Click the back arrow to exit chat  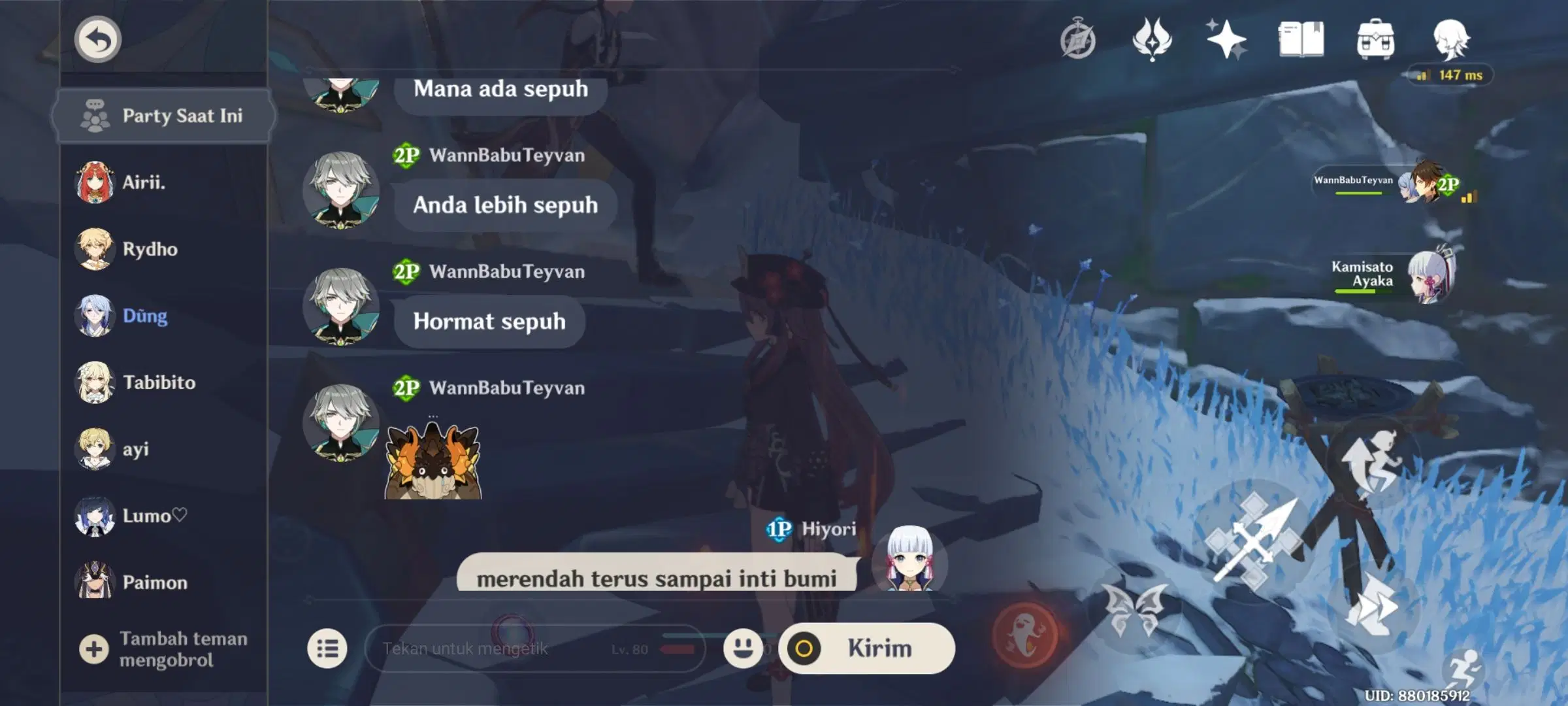tap(97, 39)
